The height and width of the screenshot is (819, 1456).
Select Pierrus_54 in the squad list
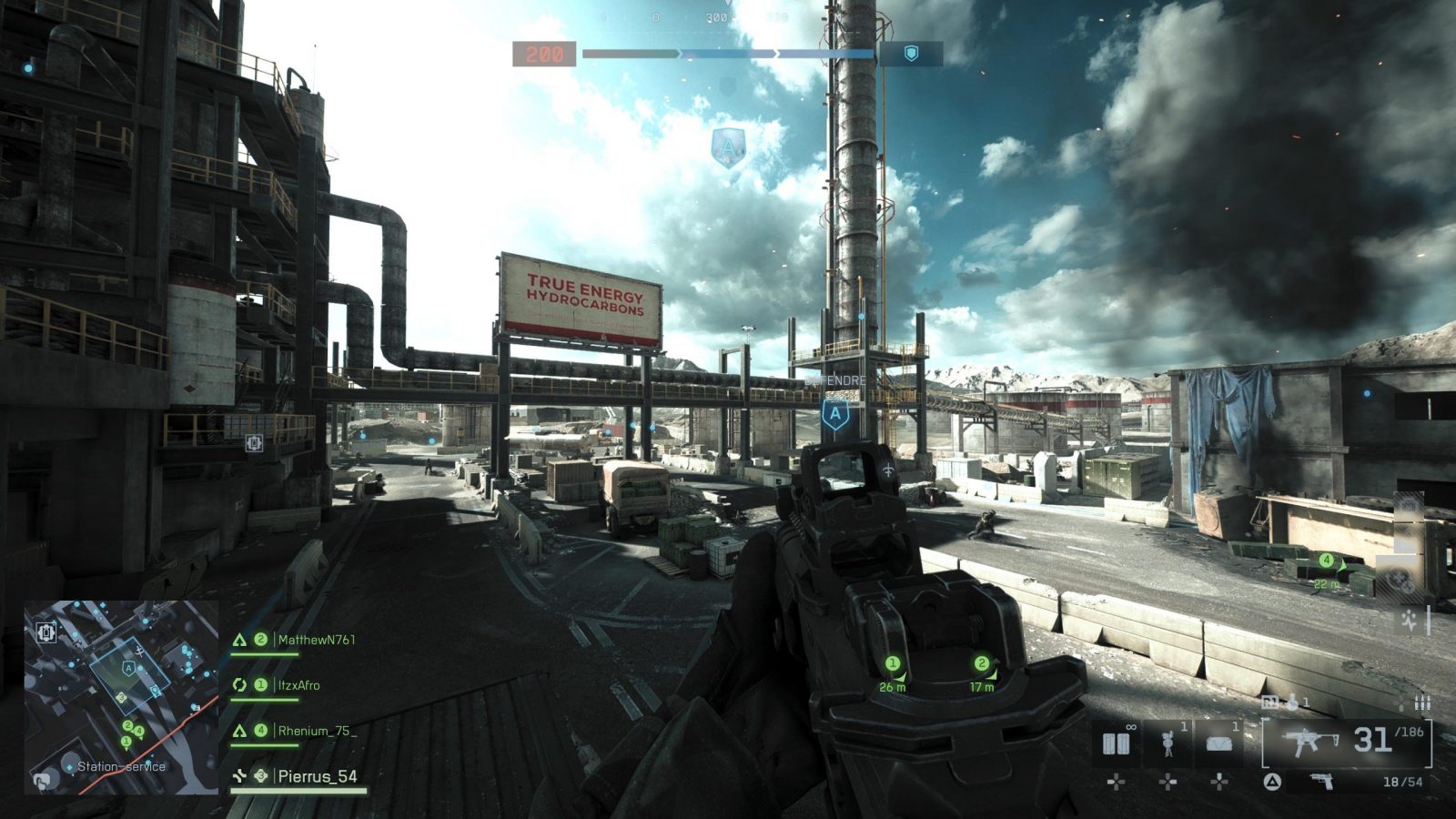tap(317, 776)
